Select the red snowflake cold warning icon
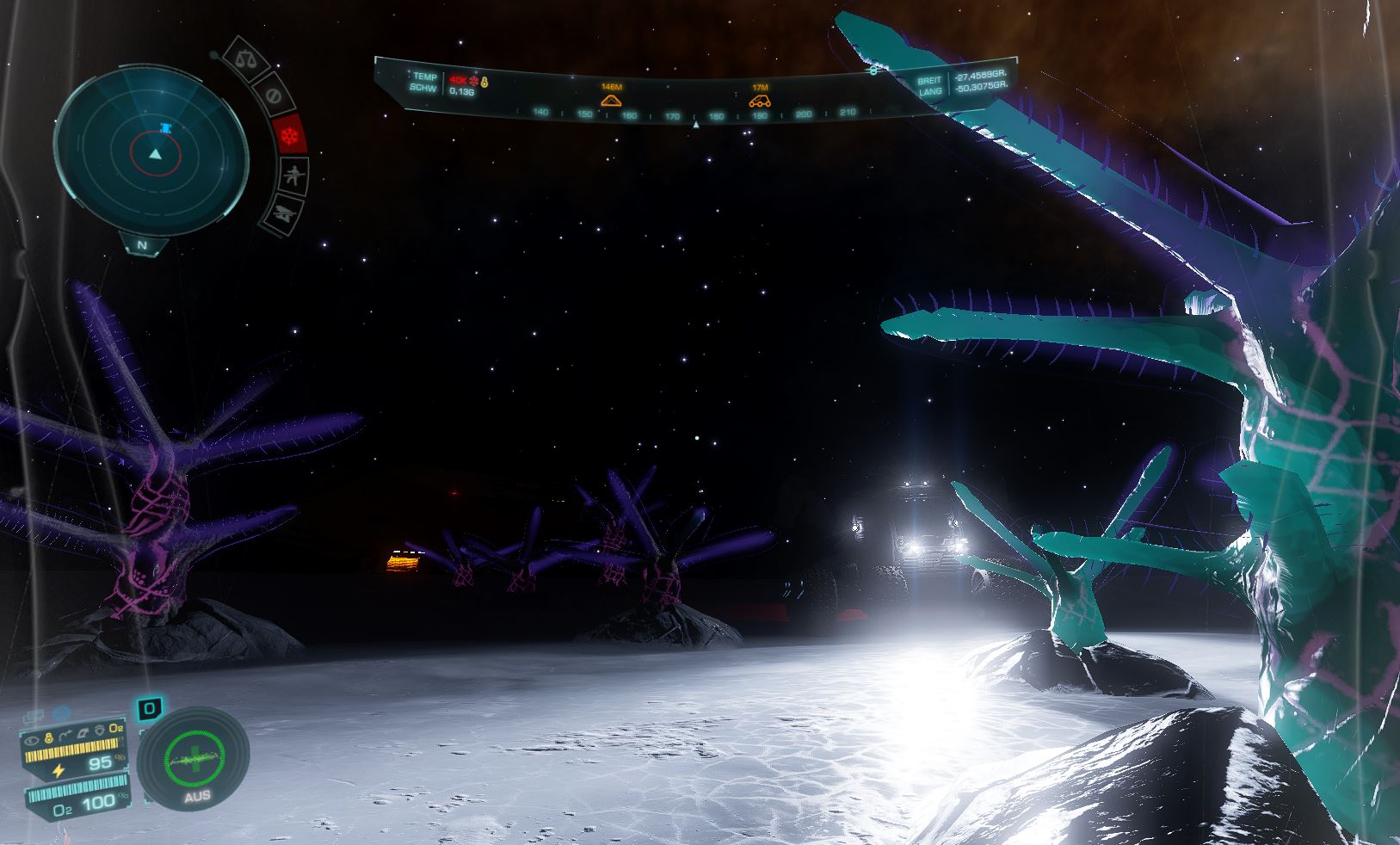1400x845 pixels. [x=291, y=136]
